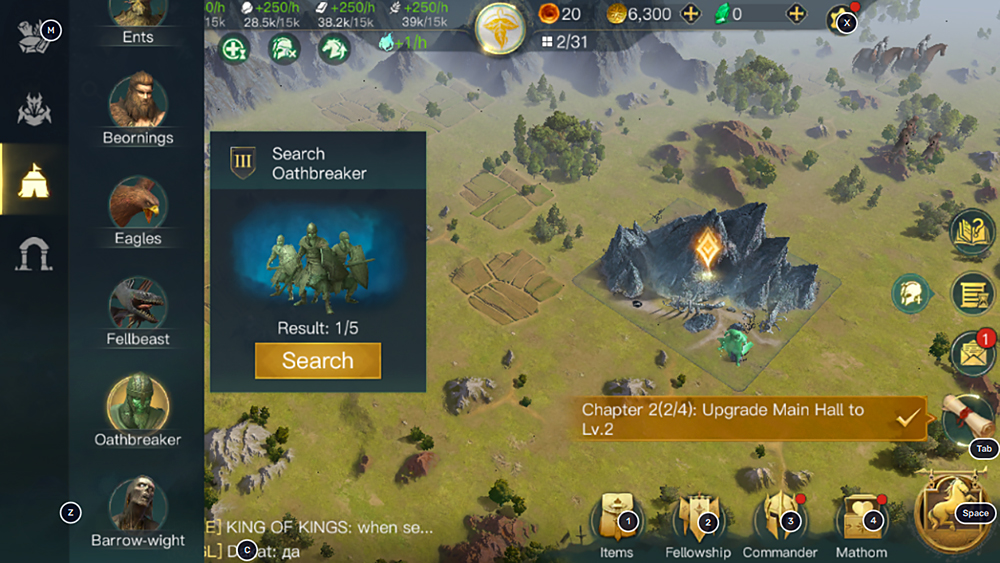Image resolution: width=1000 pixels, height=563 pixels.
Task: Open the open-book icon on the right
Action: [971, 231]
